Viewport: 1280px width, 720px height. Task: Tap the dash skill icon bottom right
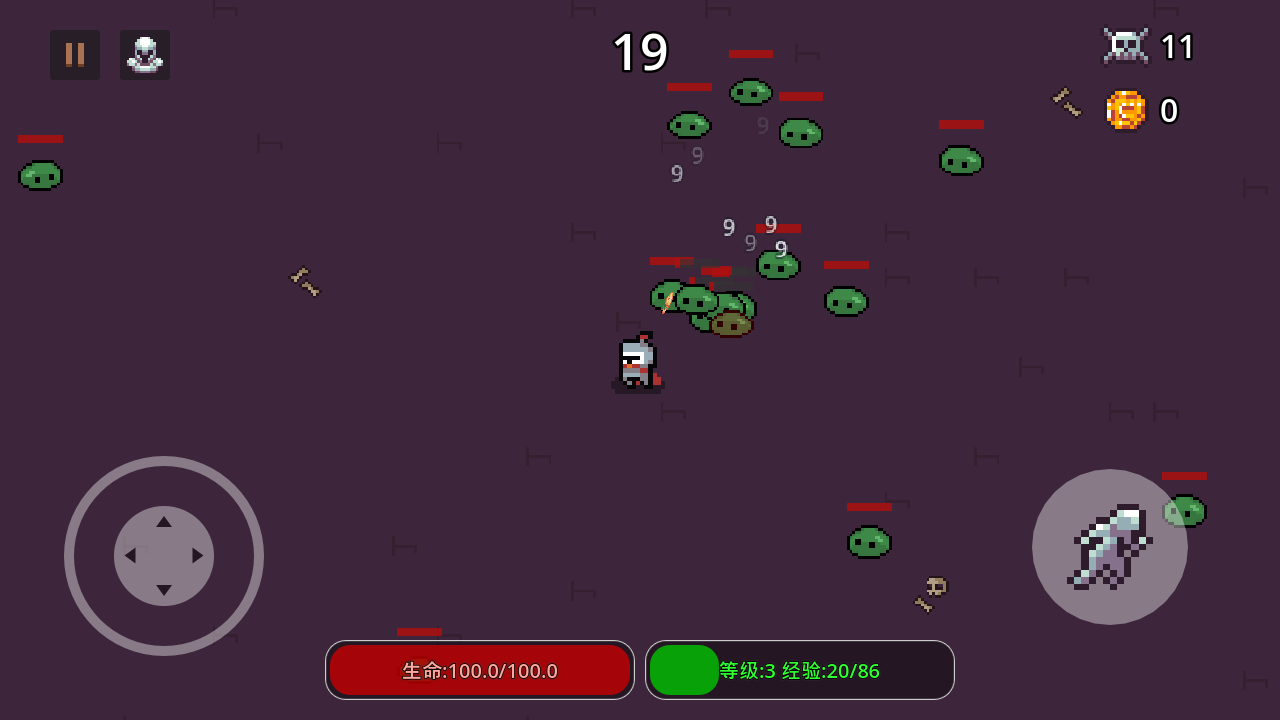pyautogui.click(x=1110, y=547)
